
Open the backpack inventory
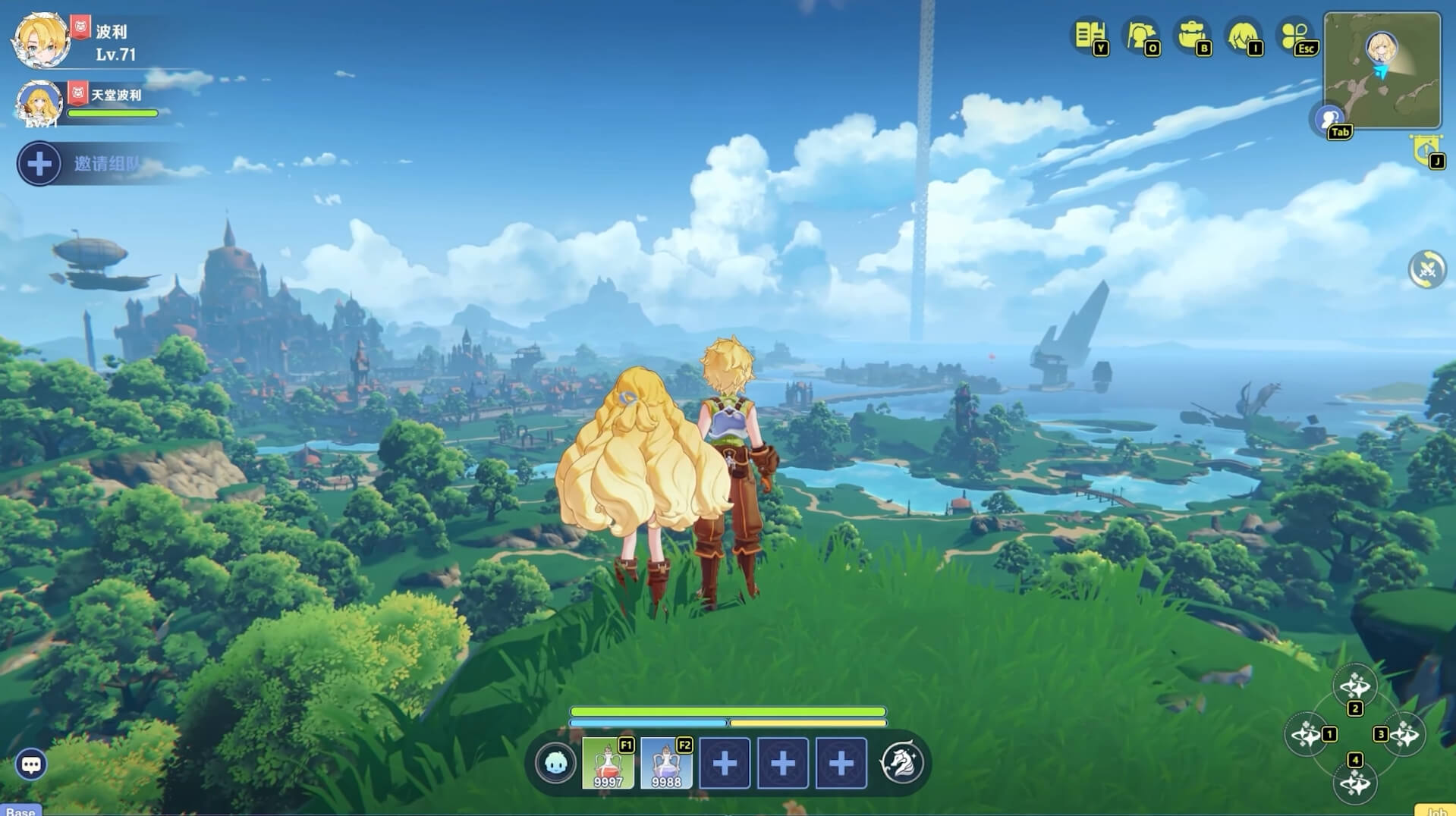pyautogui.click(x=1192, y=35)
